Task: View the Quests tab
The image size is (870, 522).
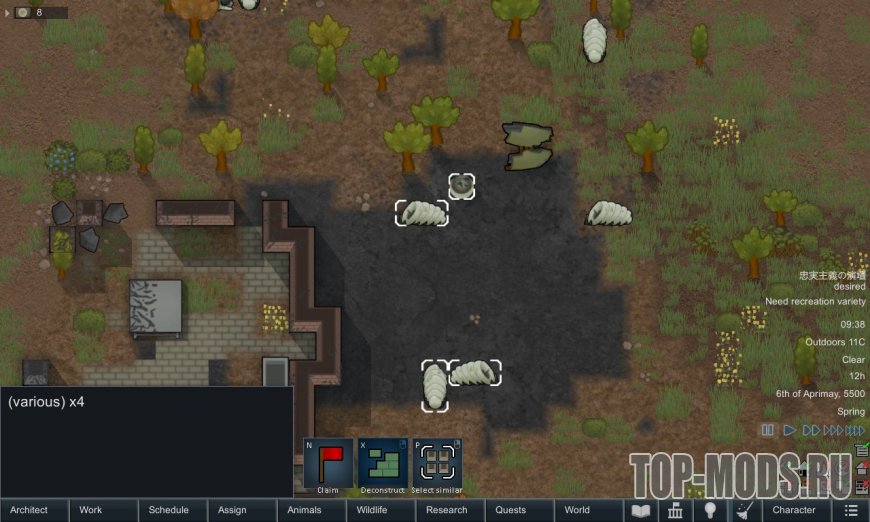Action: click(520, 510)
